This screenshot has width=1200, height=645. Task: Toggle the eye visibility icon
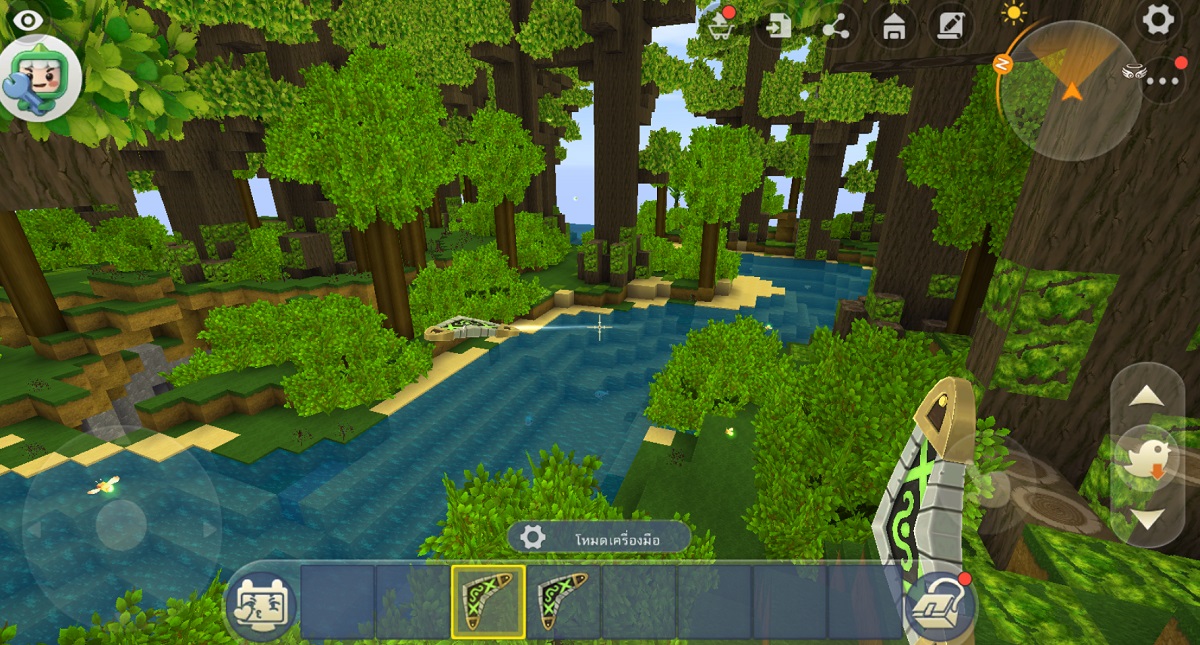[27, 20]
